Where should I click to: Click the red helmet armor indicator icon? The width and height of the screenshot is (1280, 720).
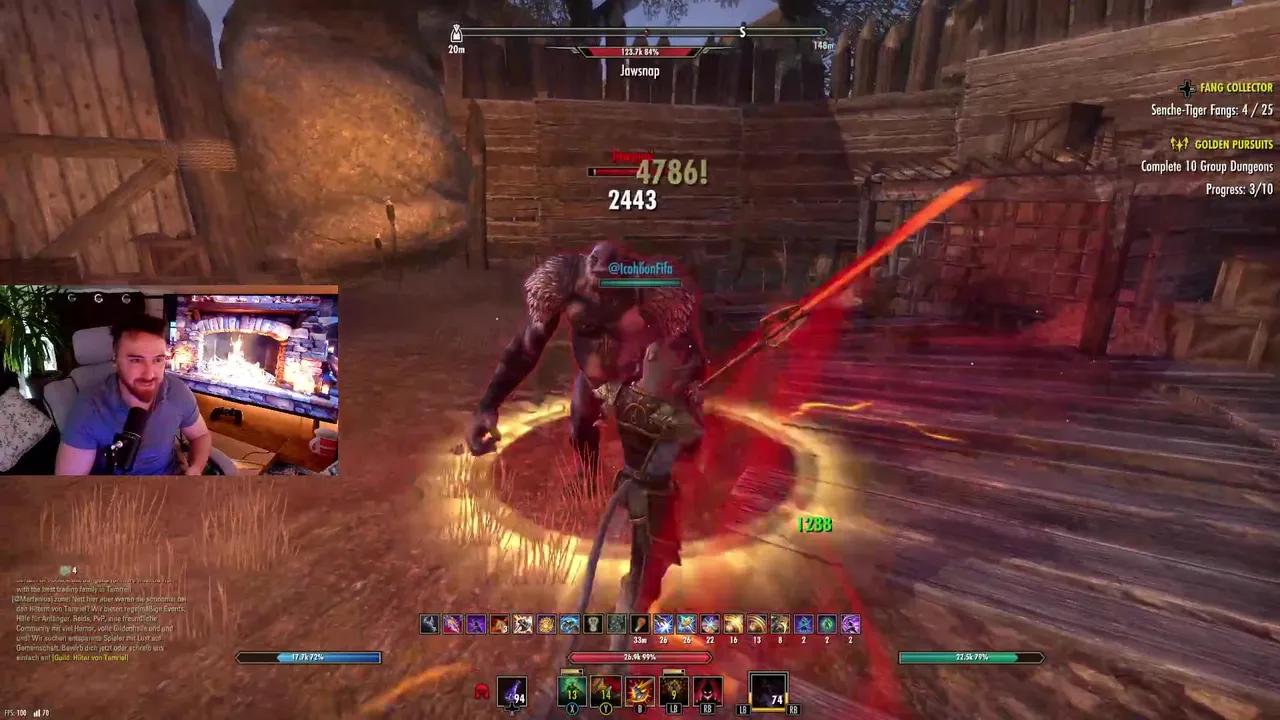pos(482,691)
